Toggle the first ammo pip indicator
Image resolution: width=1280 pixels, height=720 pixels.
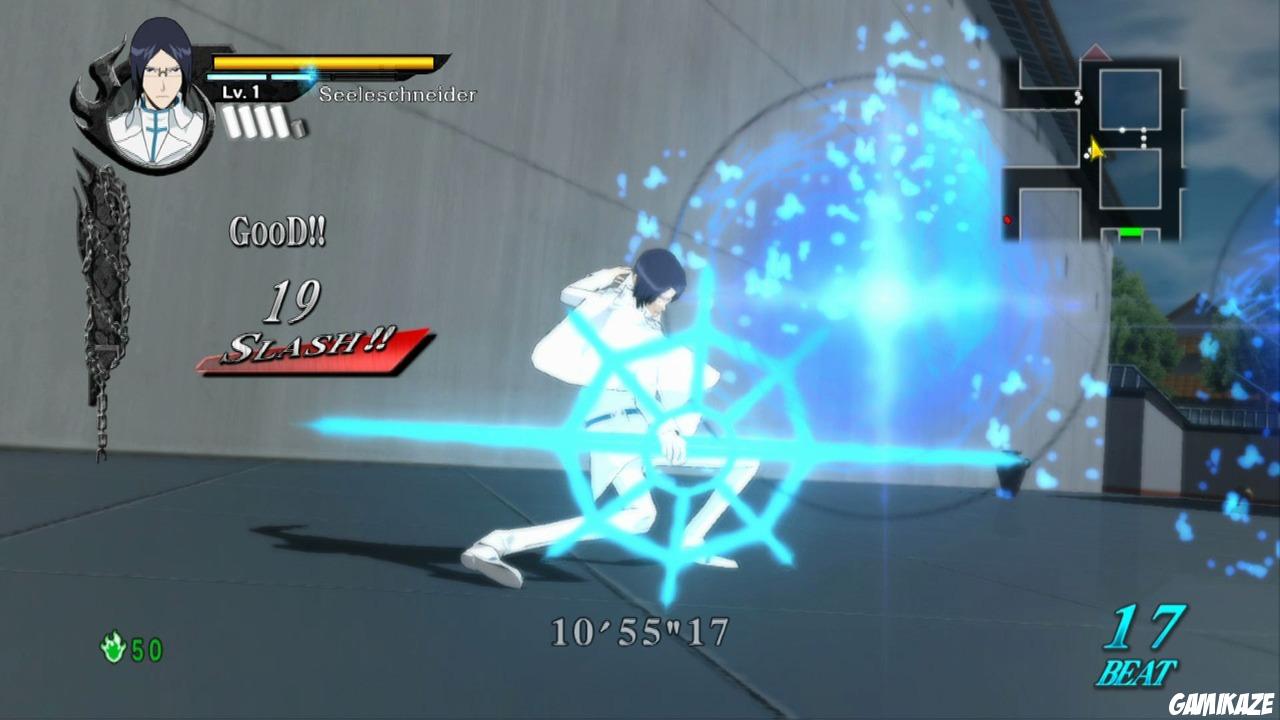[232, 122]
